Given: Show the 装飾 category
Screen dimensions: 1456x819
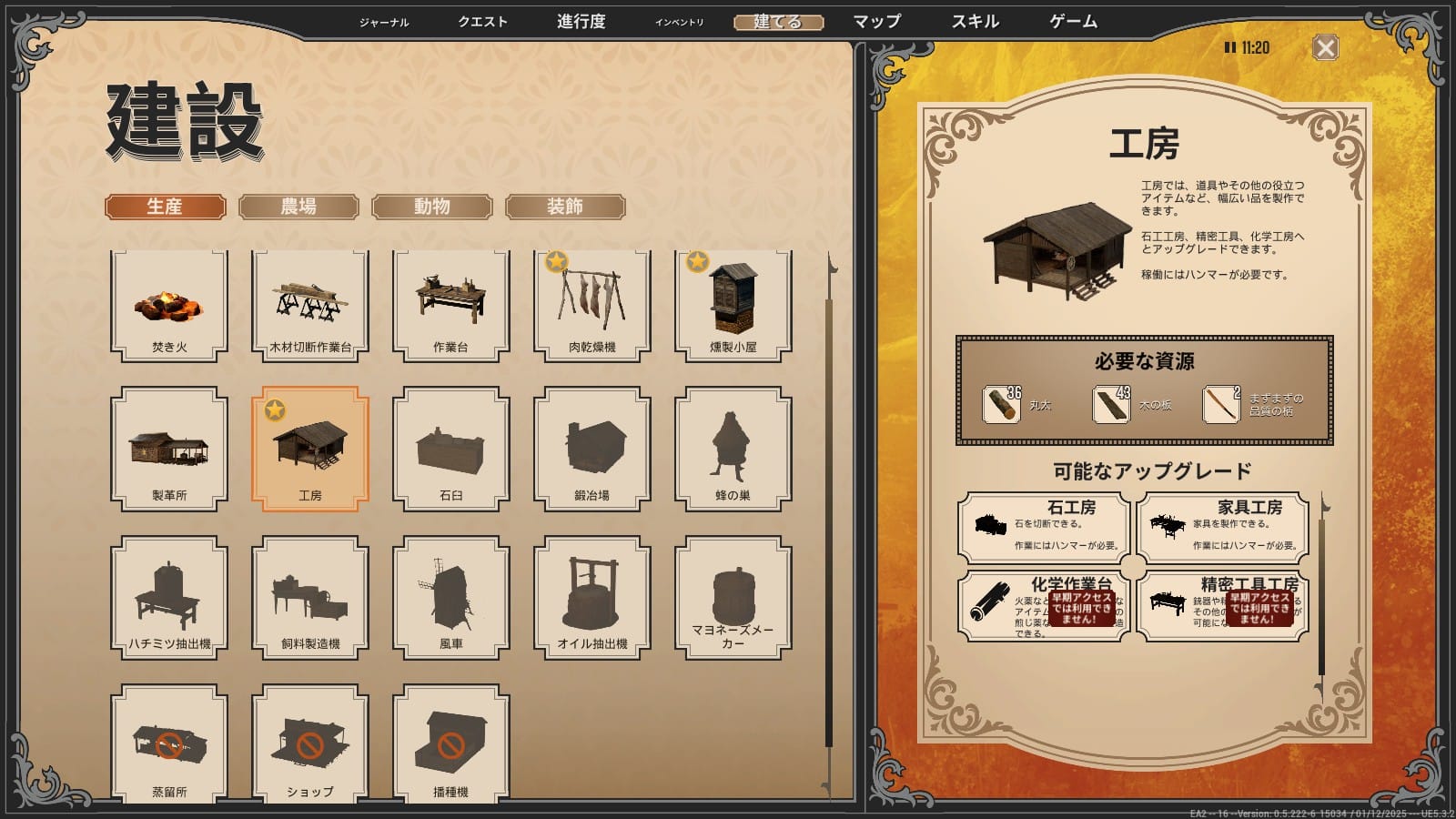Looking at the screenshot, I should [x=565, y=207].
